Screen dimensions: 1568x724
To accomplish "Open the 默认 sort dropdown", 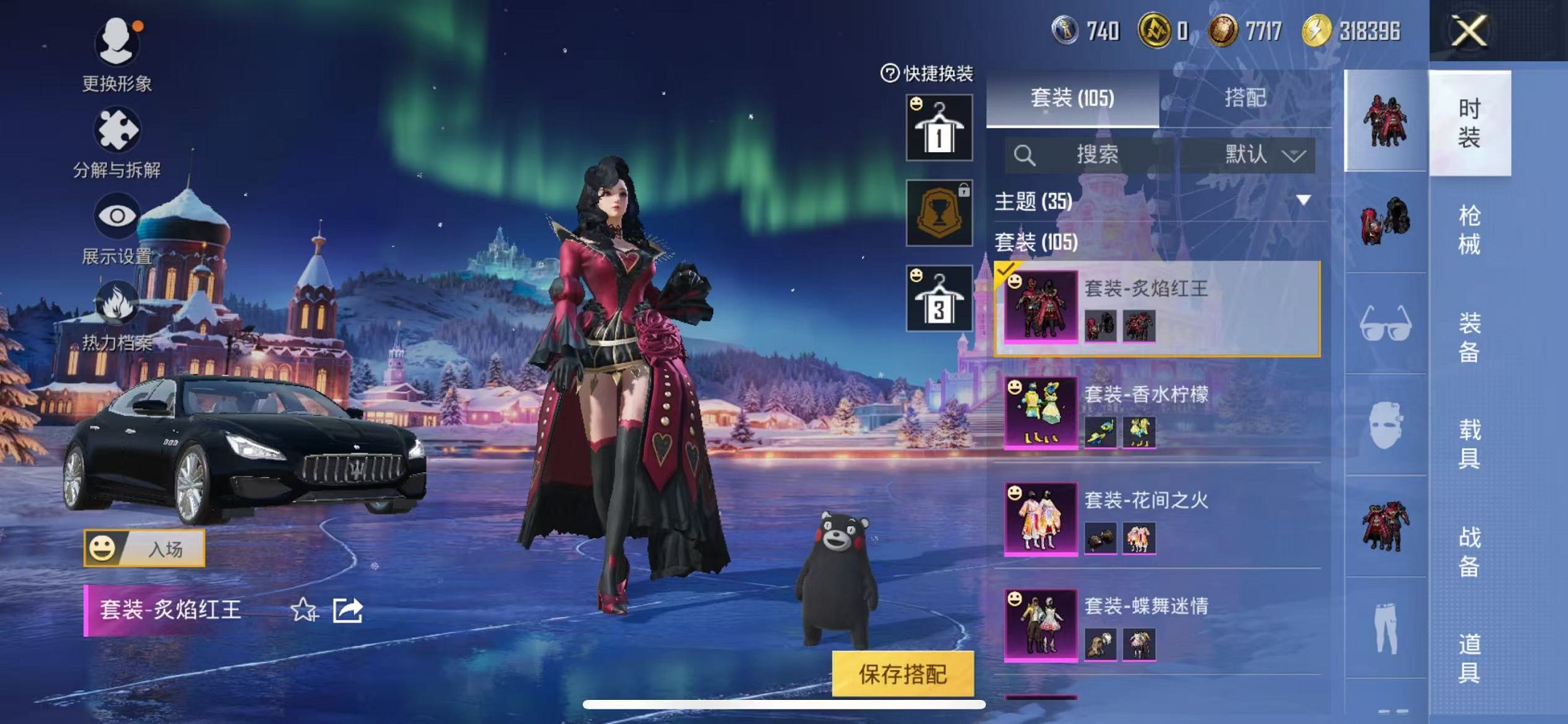I will (1263, 154).
